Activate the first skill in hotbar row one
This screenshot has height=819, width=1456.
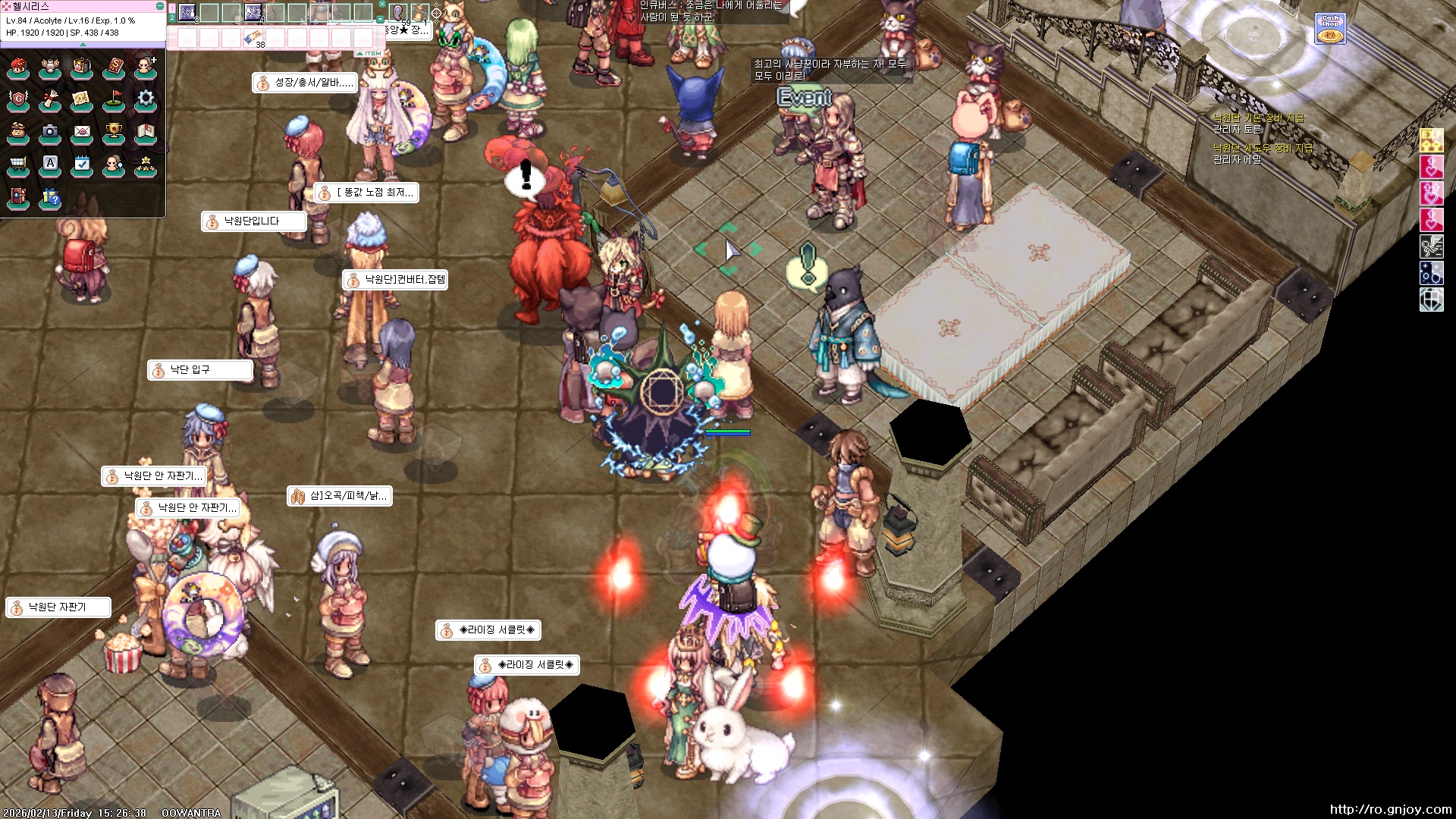[x=187, y=12]
